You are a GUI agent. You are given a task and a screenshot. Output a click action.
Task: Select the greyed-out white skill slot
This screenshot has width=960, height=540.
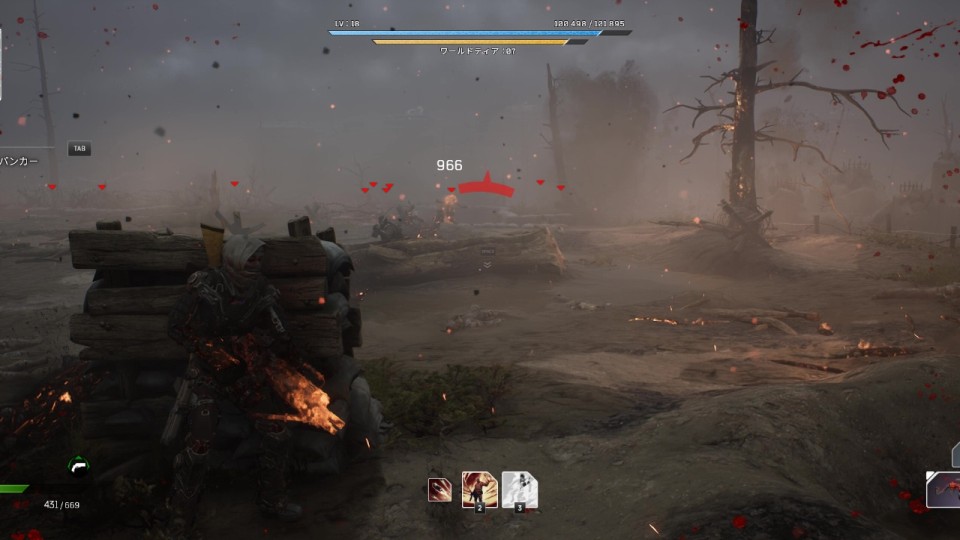520,490
